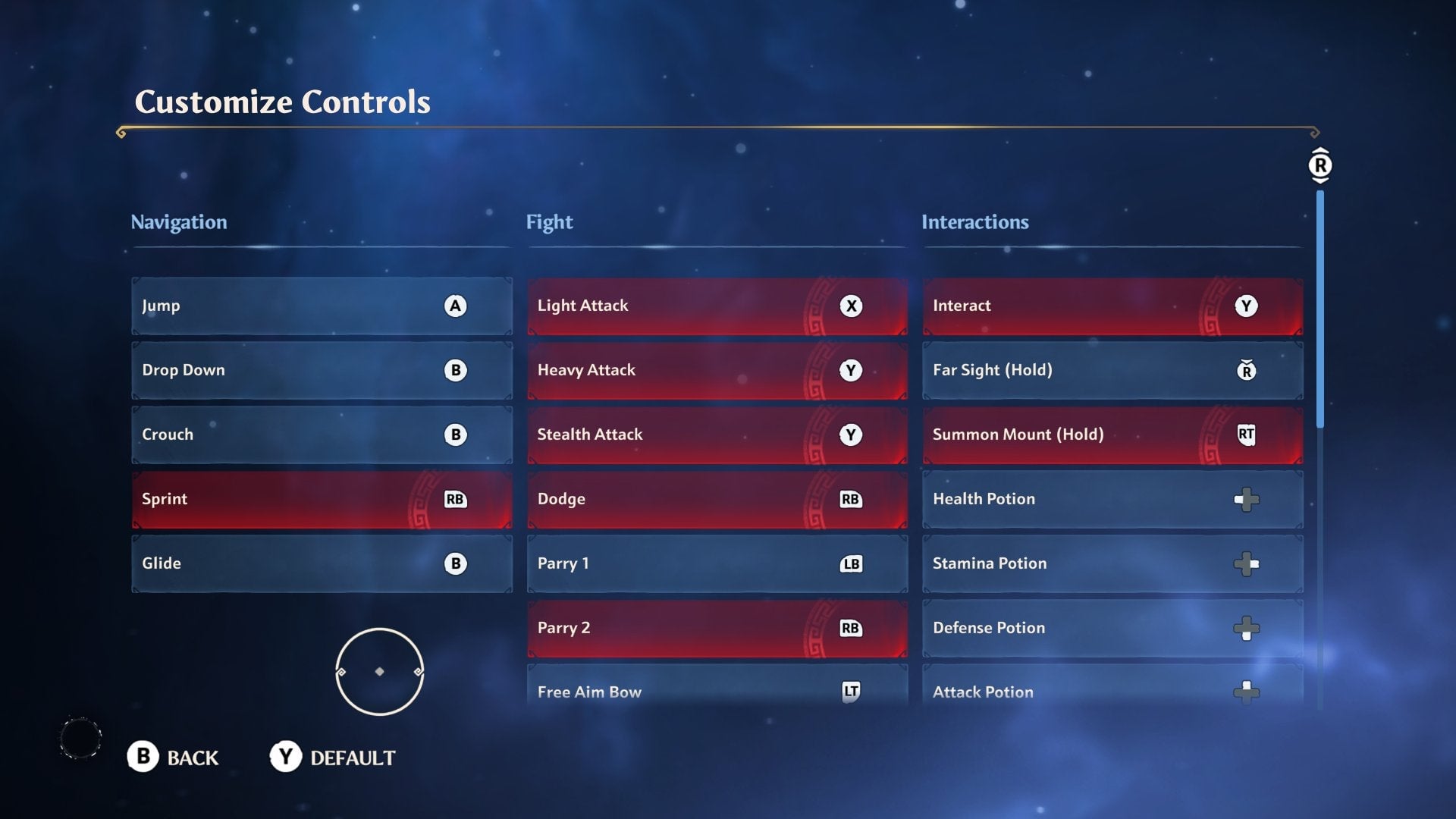Click the circular stick indicator near bottom left
Screen dimensions: 1456x819
[379, 671]
